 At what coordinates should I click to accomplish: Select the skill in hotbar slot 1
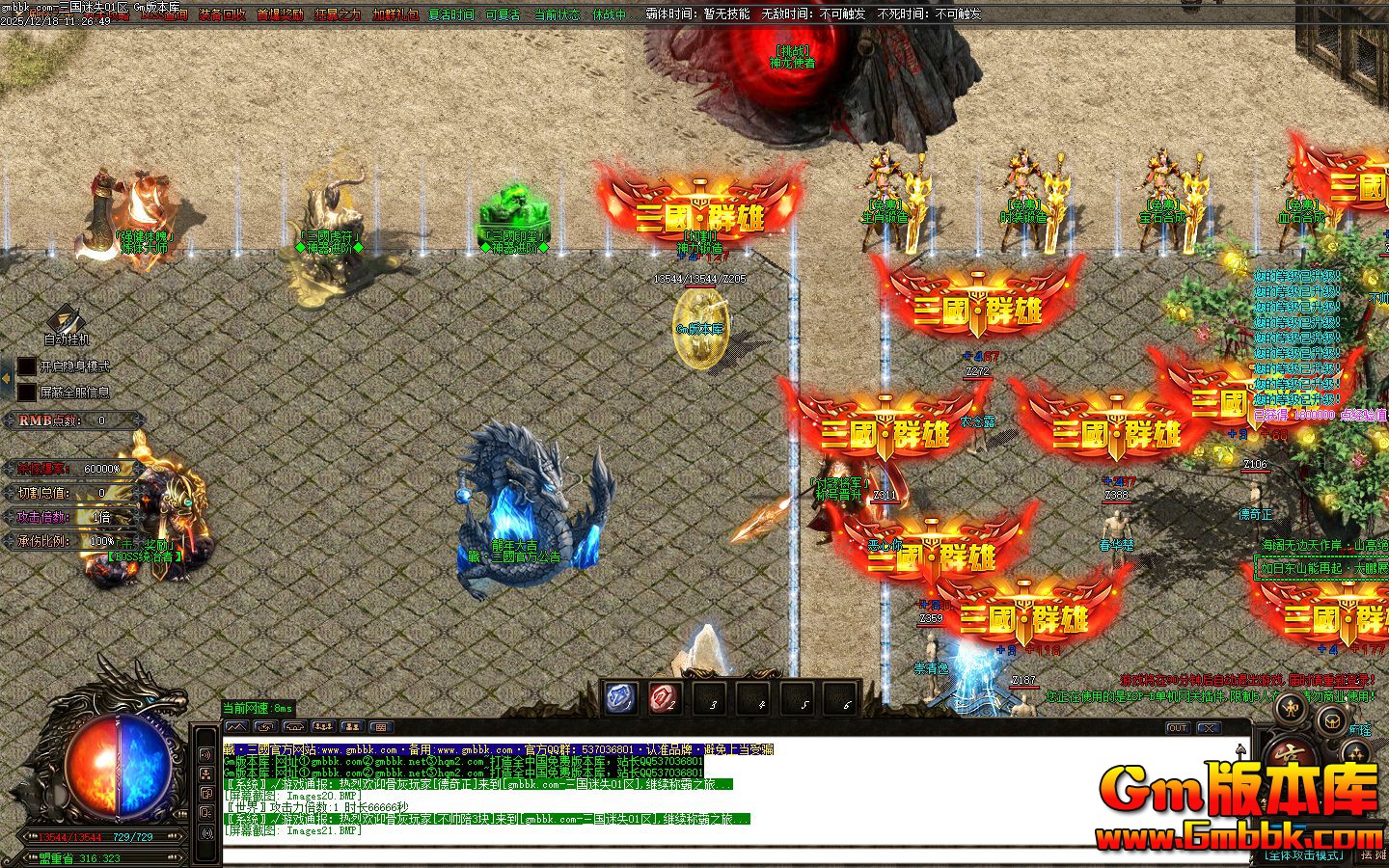tap(620, 696)
